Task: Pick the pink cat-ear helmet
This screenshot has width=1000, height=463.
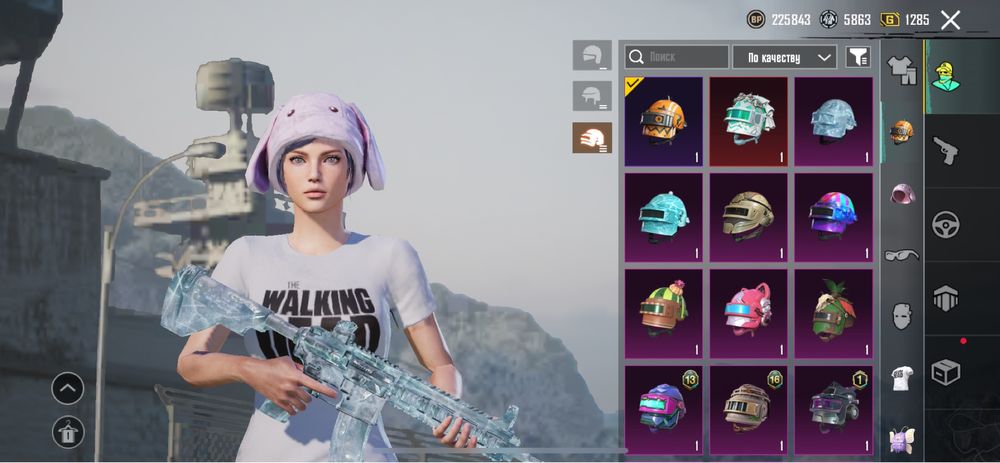Action: click(748, 312)
